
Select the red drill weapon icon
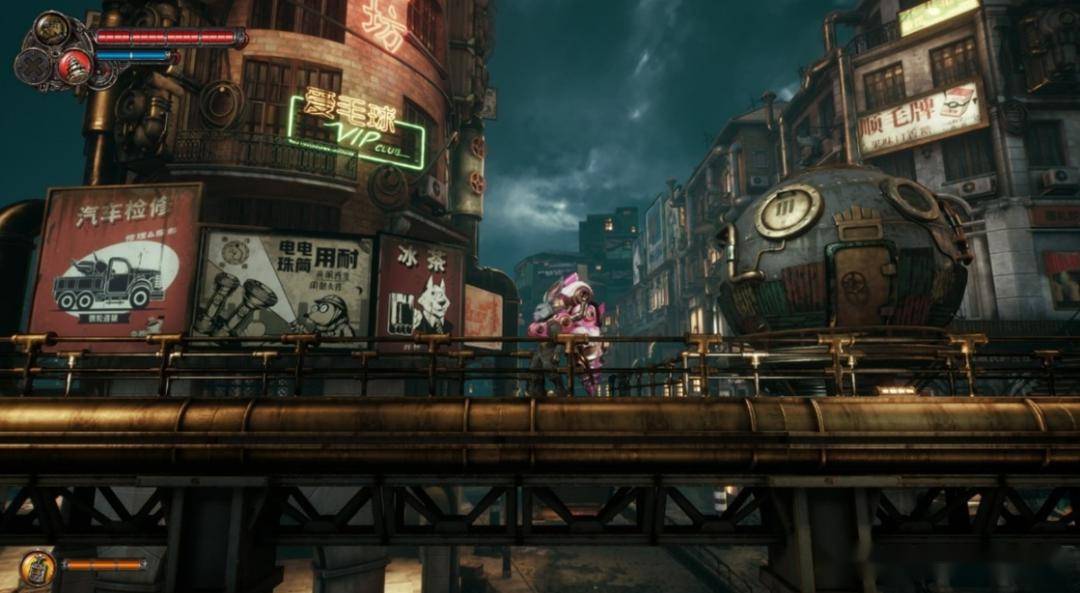click(73, 66)
